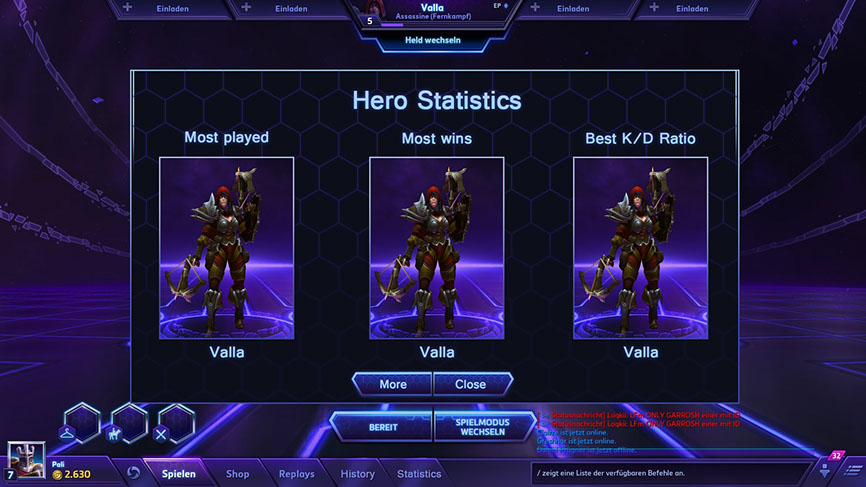
Task: Pick the Best K/D Ratio Valla portrait
Action: (x=640, y=248)
